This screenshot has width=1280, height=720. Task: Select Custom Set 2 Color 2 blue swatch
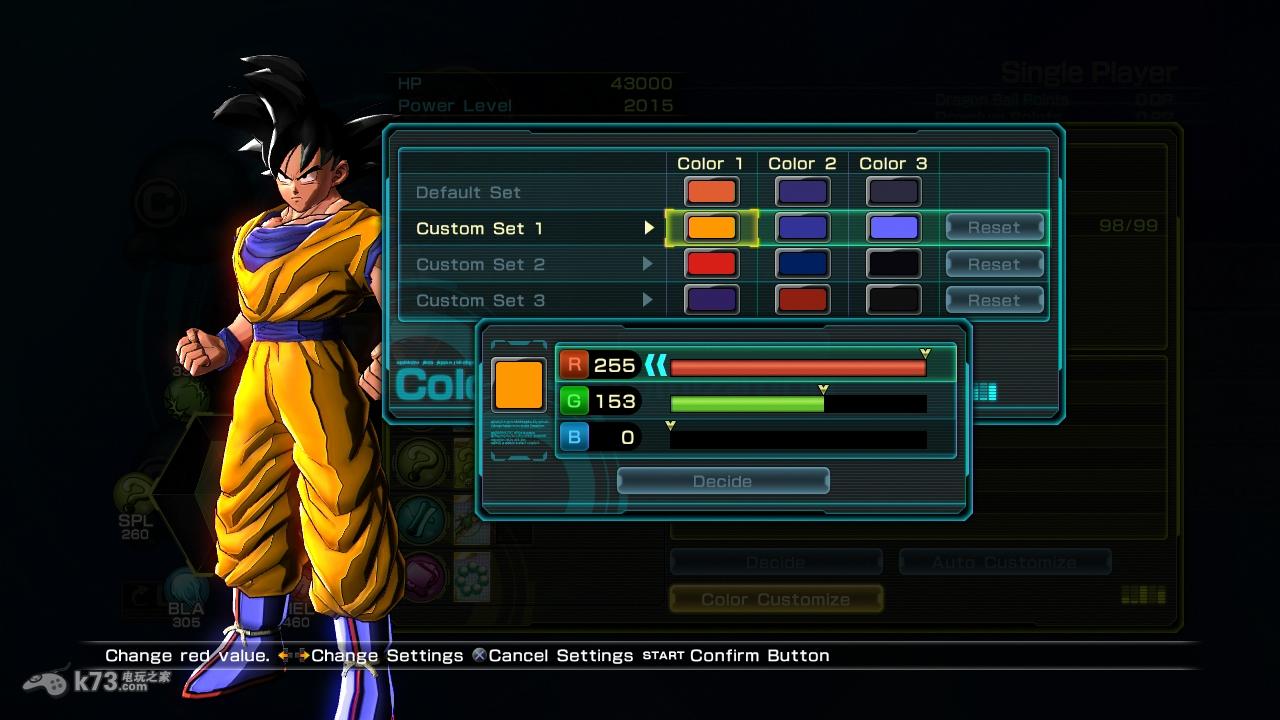pos(802,264)
